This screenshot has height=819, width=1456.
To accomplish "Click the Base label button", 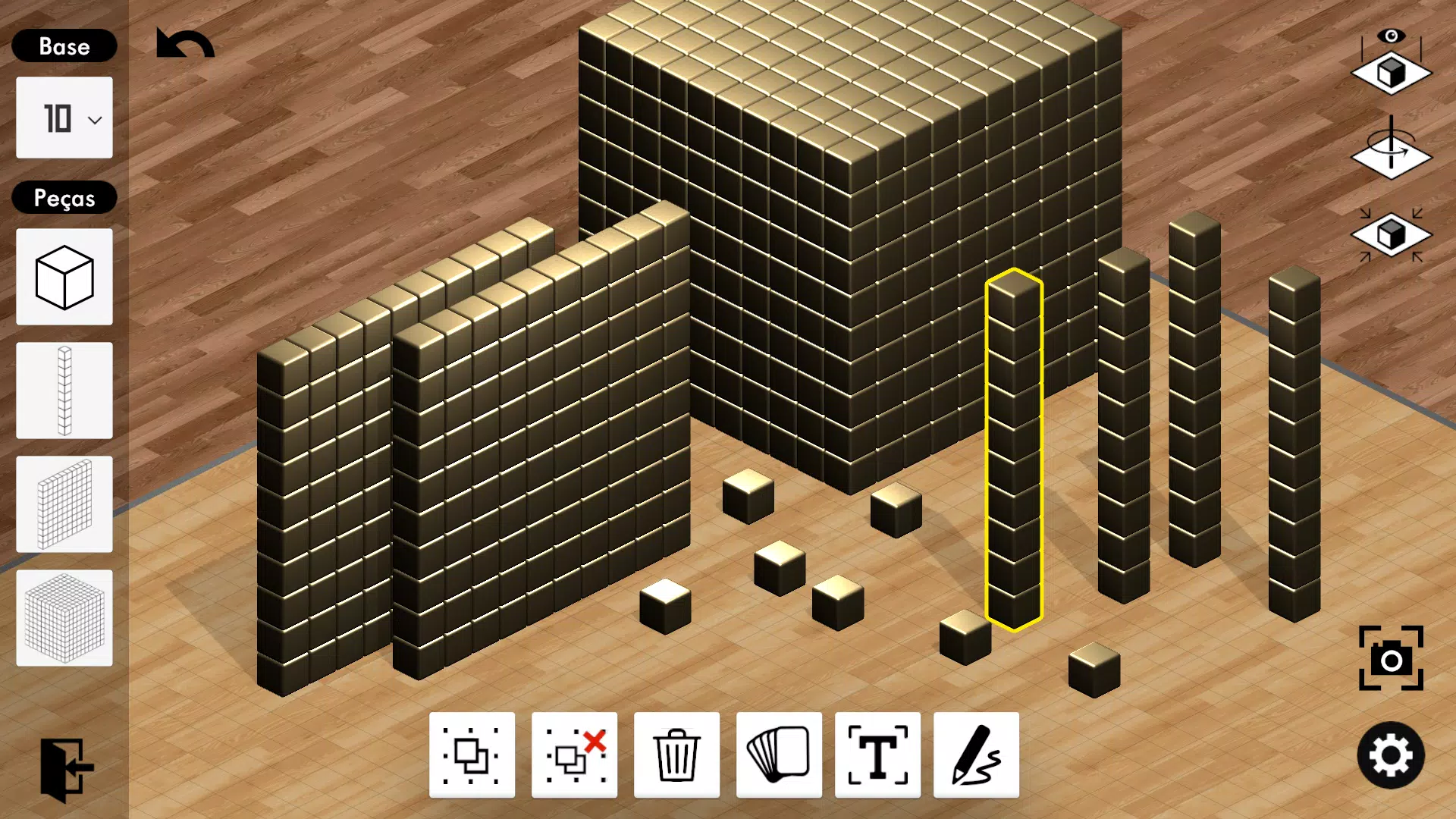I will (x=64, y=46).
